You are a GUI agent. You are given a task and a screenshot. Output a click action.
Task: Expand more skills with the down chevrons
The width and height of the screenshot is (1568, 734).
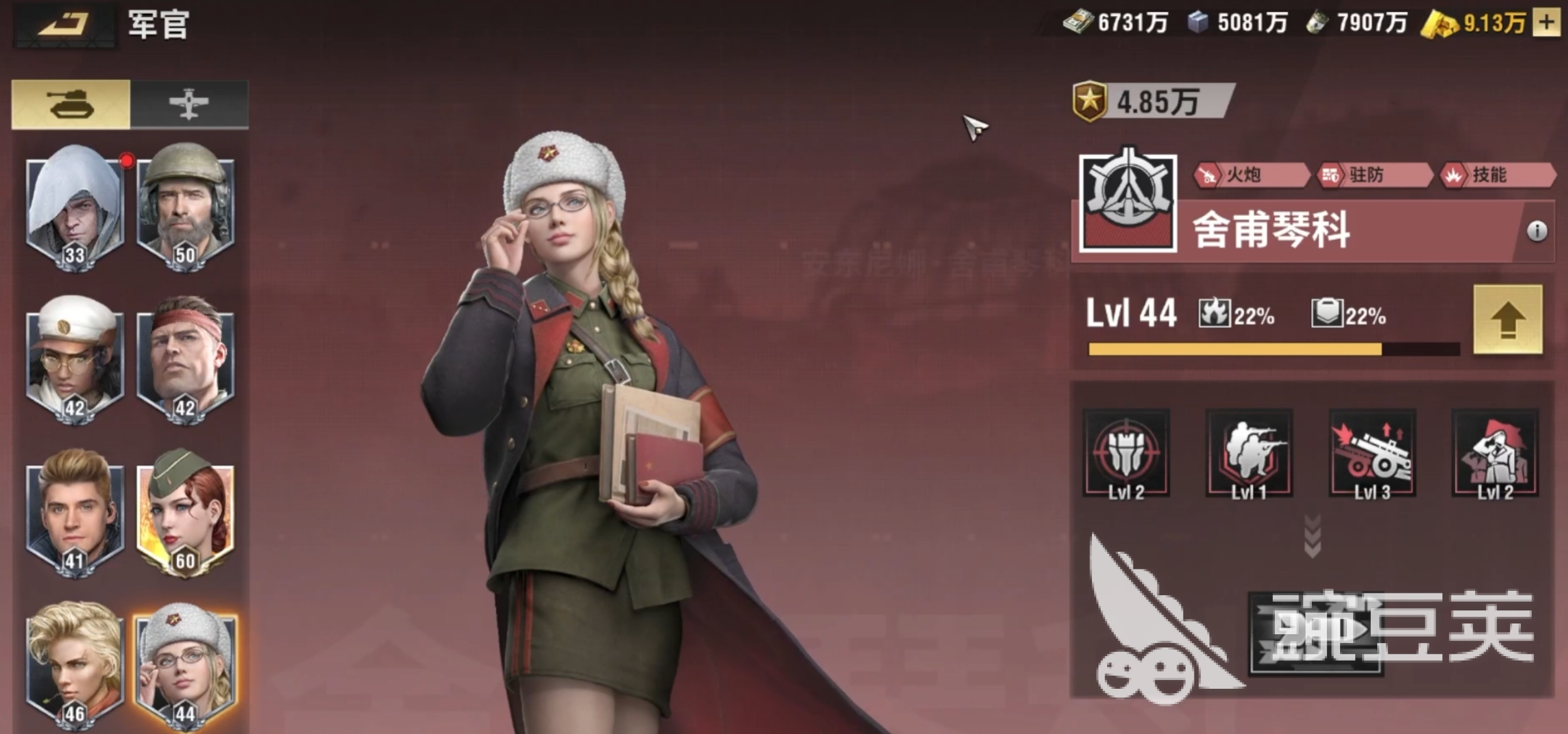[x=1312, y=537]
